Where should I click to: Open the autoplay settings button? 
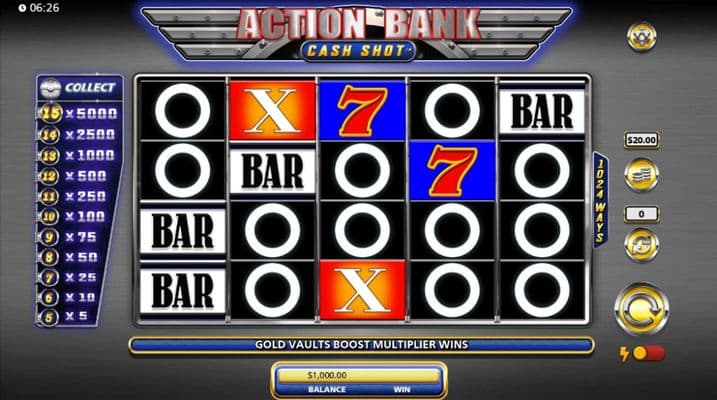(x=641, y=243)
